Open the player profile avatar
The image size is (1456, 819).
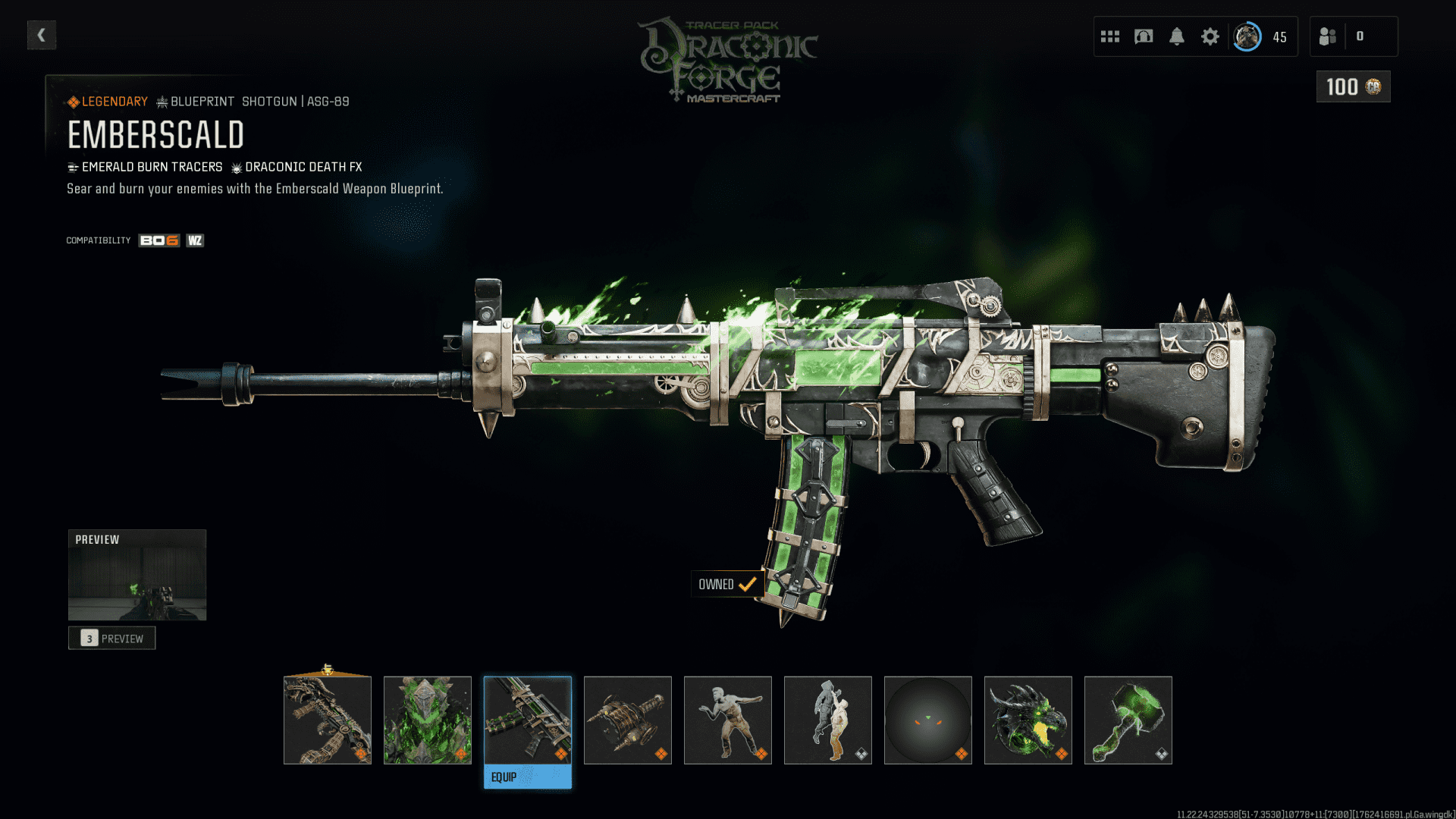(1247, 36)
